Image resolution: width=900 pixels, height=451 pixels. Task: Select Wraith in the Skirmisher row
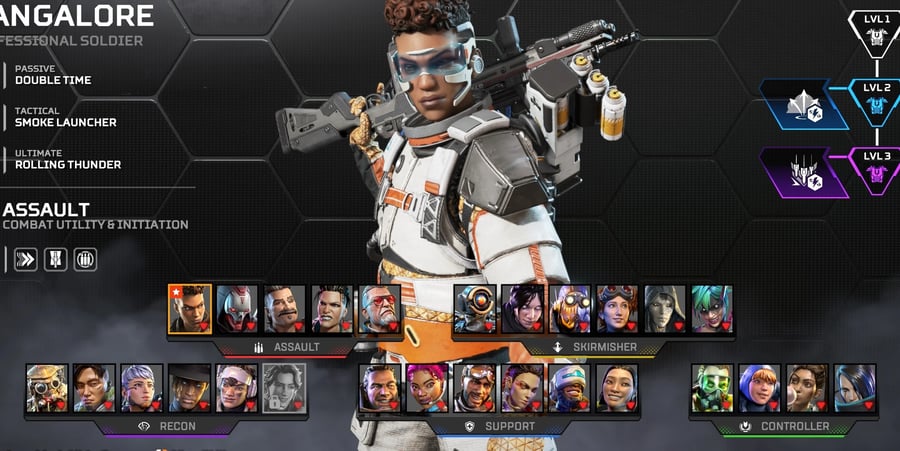[521, 308]
